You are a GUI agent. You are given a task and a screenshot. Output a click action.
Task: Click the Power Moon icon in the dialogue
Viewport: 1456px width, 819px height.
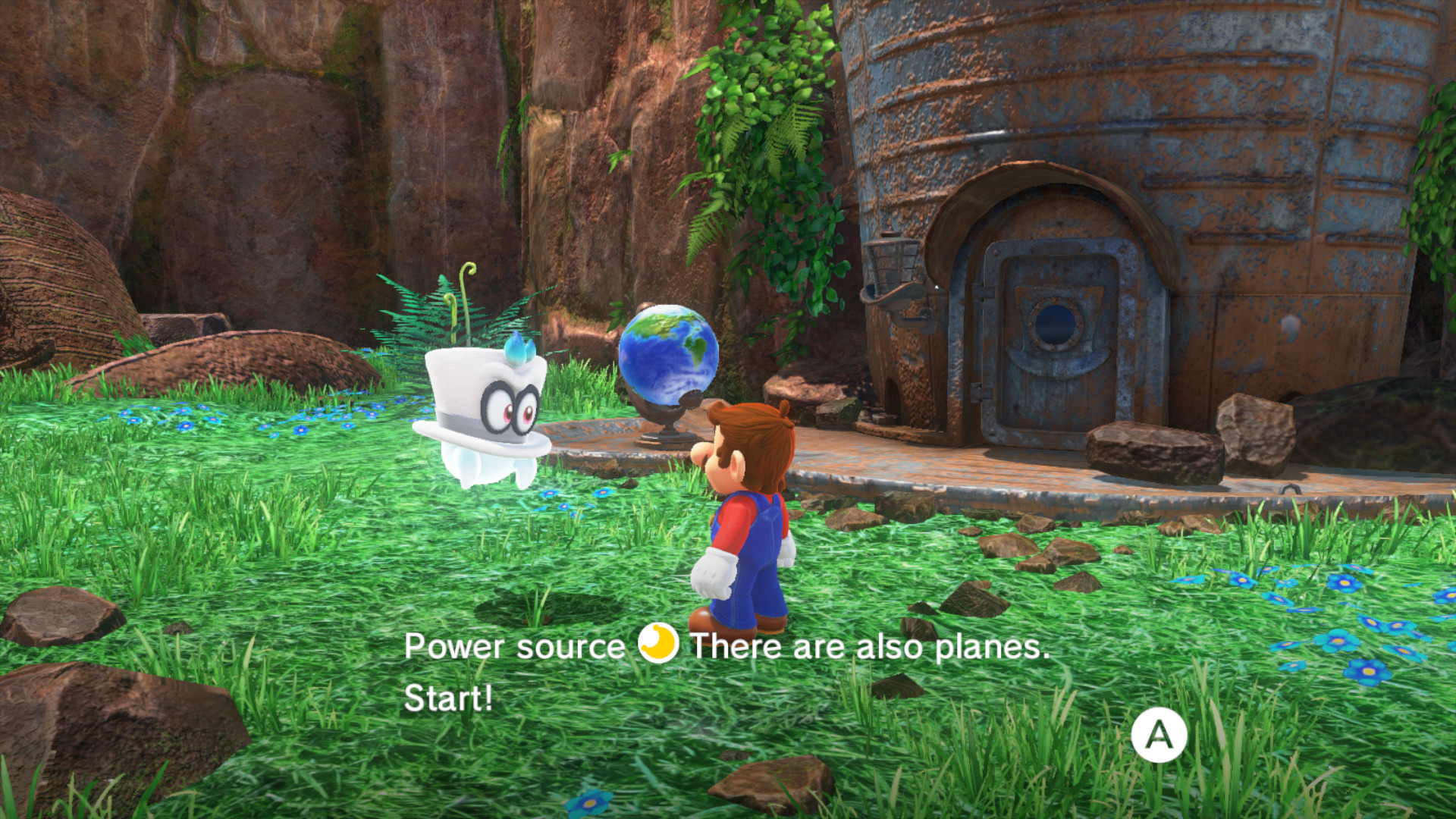(x=655, y=647)
